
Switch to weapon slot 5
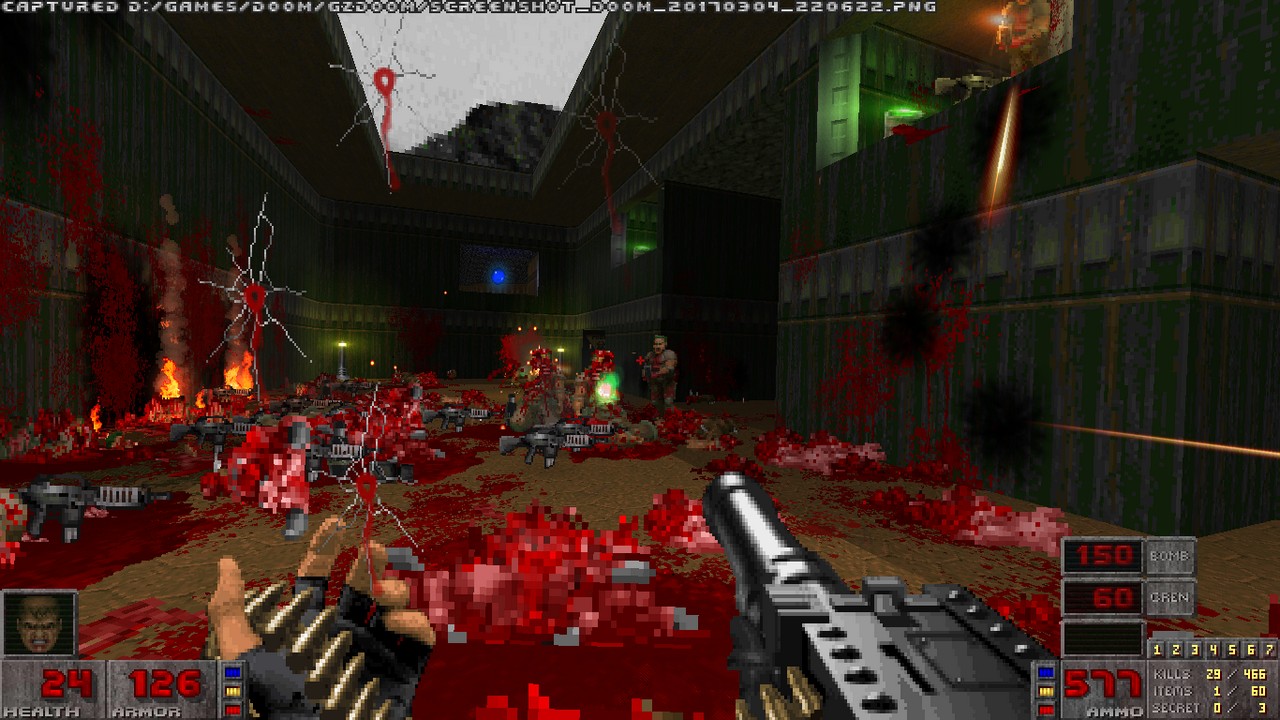point(1233,649)
